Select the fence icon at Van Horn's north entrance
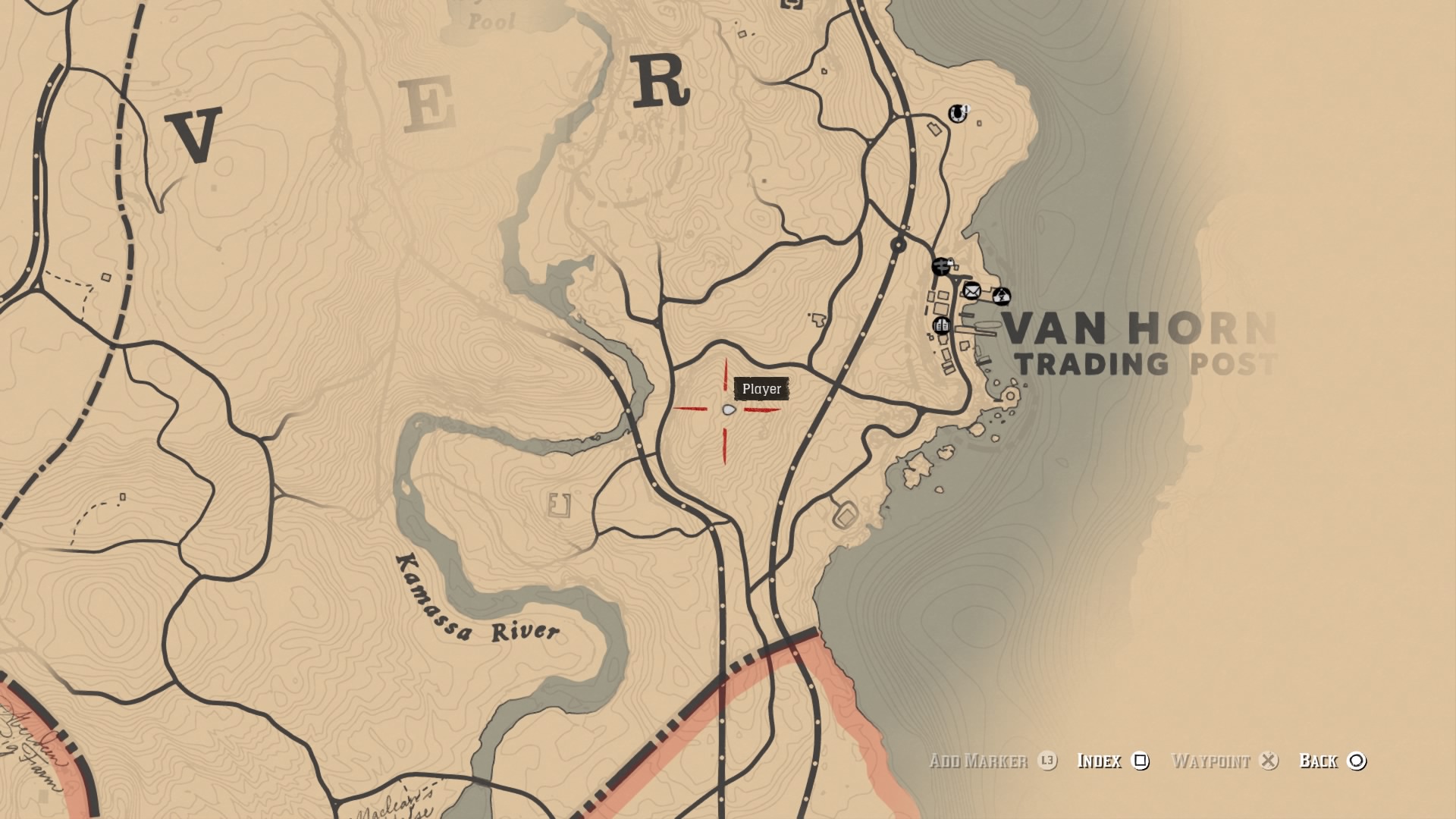The width and height of the screenshot is (1456, 819). [x=940, y=267]
